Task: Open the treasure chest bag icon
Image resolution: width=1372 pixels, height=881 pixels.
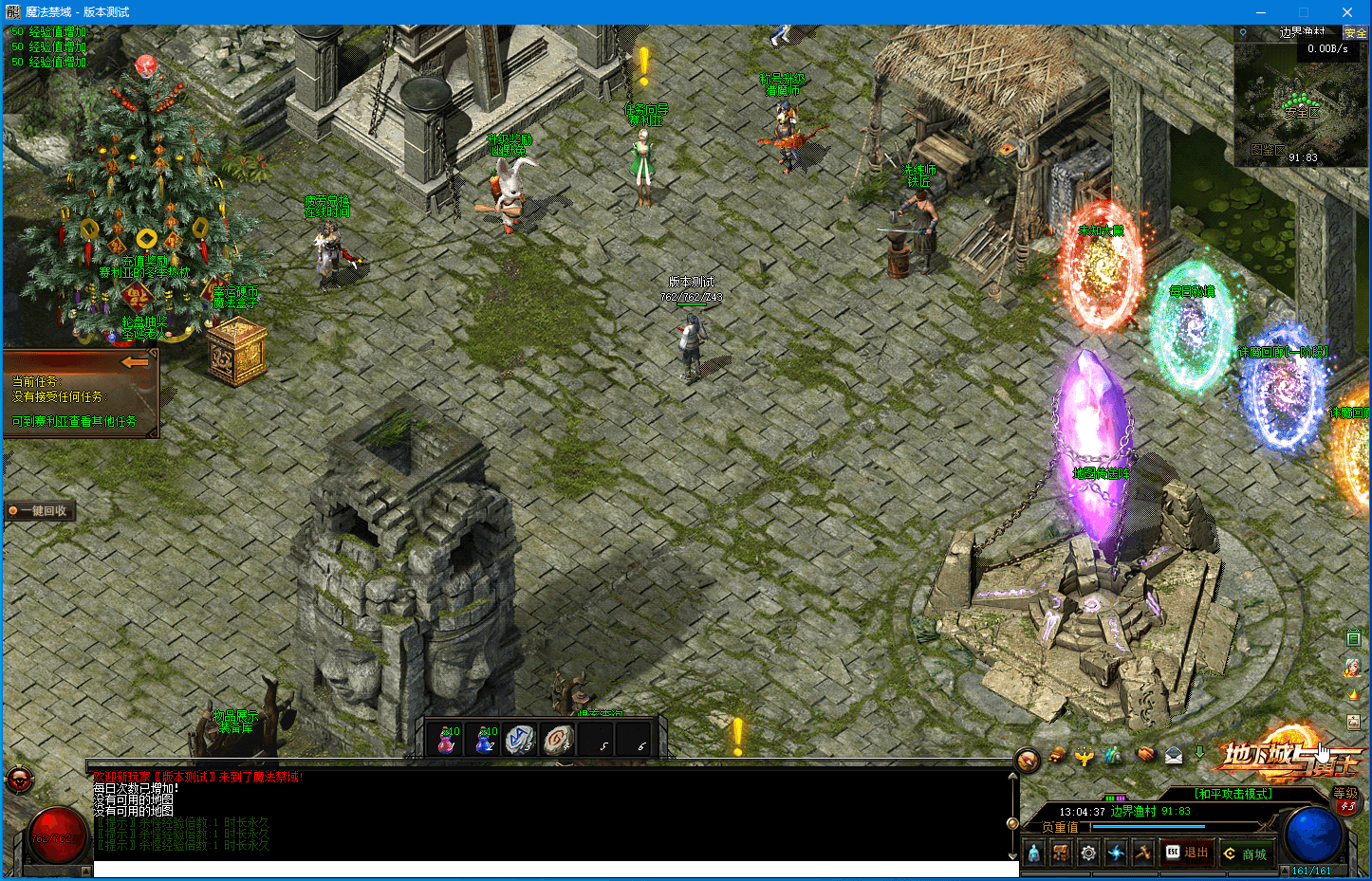Action: tap(1061, 853)
